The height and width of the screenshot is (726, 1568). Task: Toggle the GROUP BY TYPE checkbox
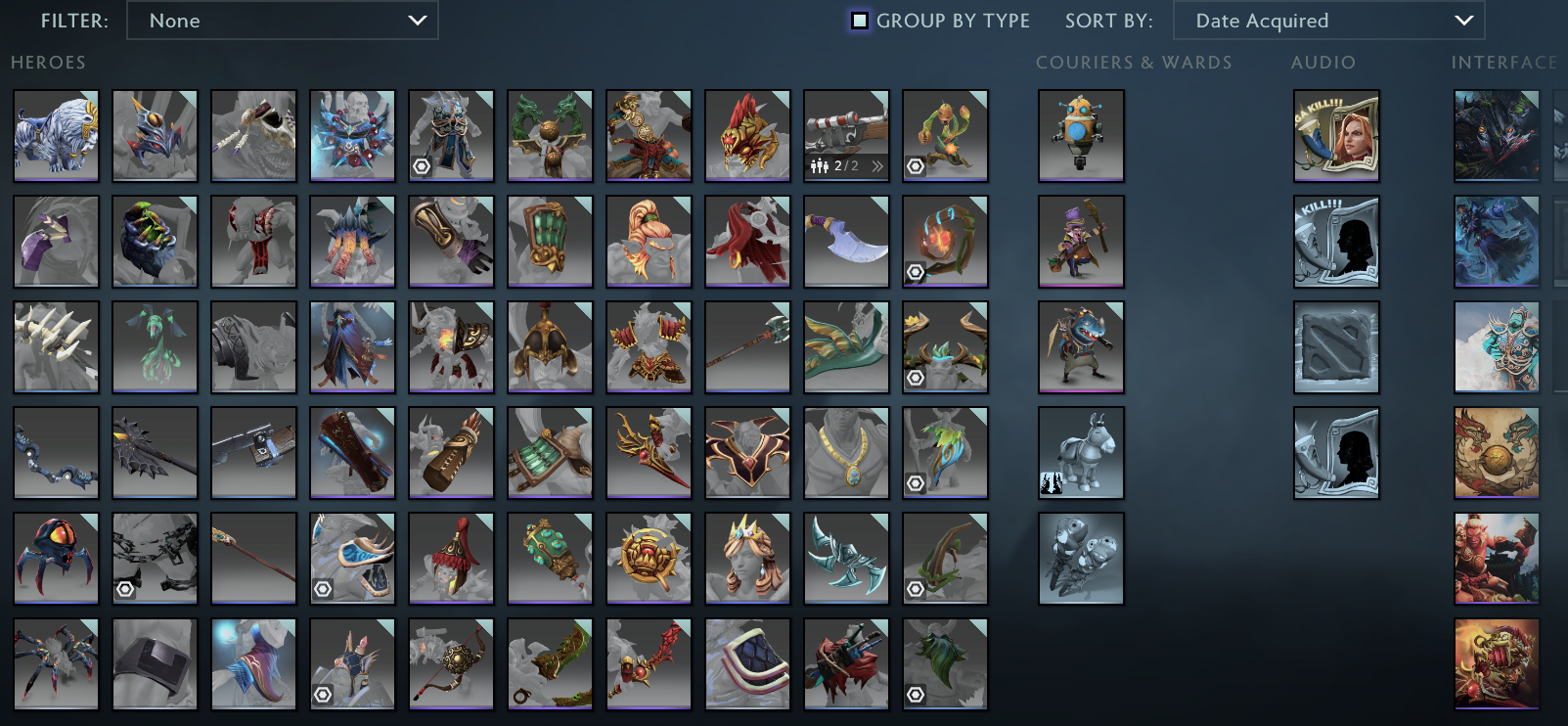tap(859, 21)
